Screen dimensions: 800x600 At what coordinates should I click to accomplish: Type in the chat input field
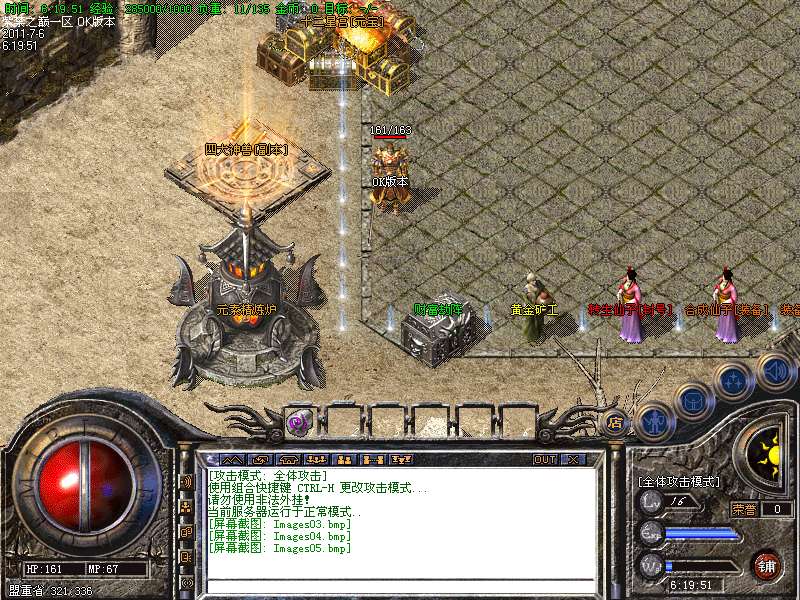point(400,585)
